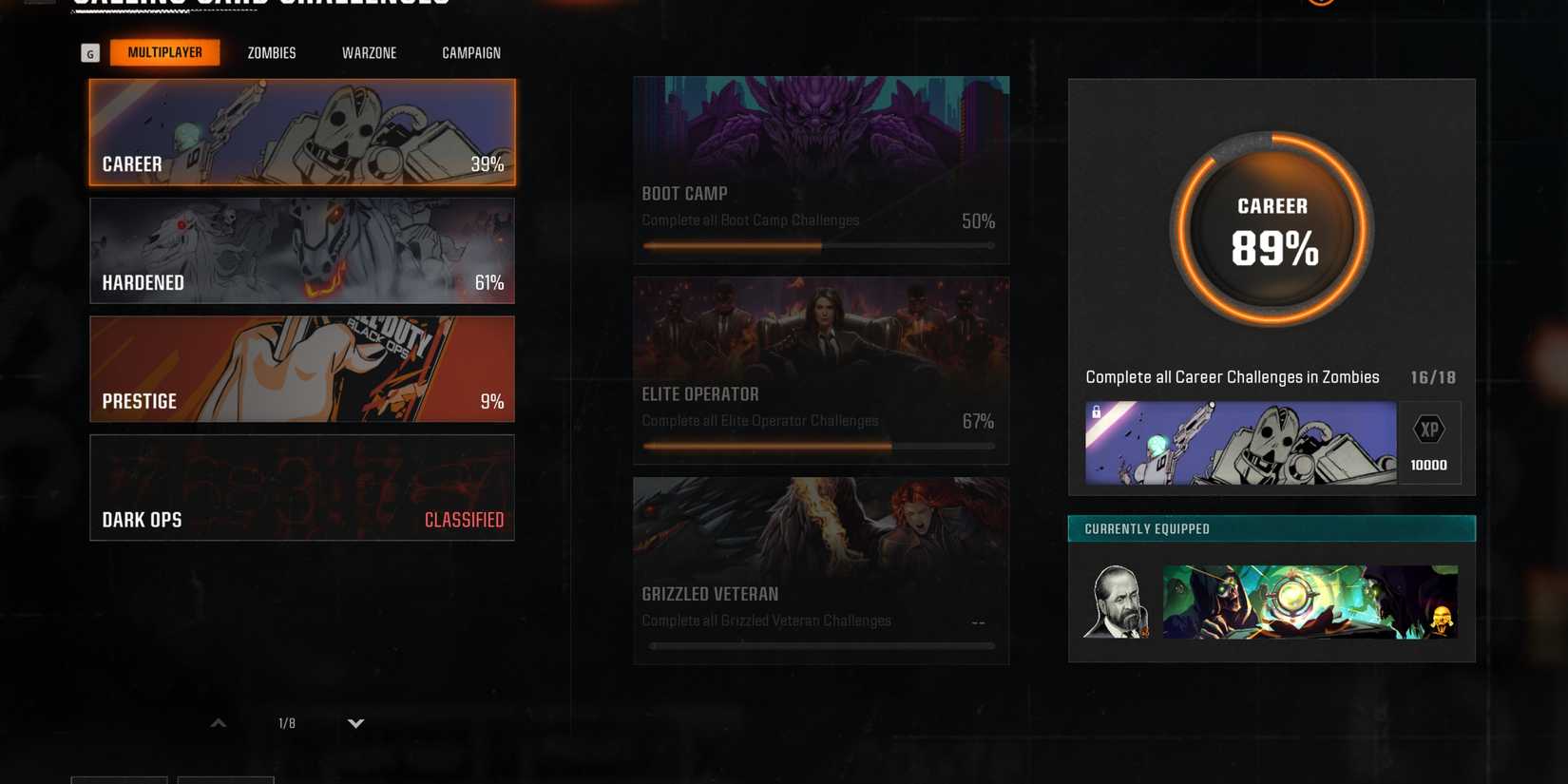Click the down arrow to see next page
This screenshot has height=784, width=1568.
pos(355,722)
